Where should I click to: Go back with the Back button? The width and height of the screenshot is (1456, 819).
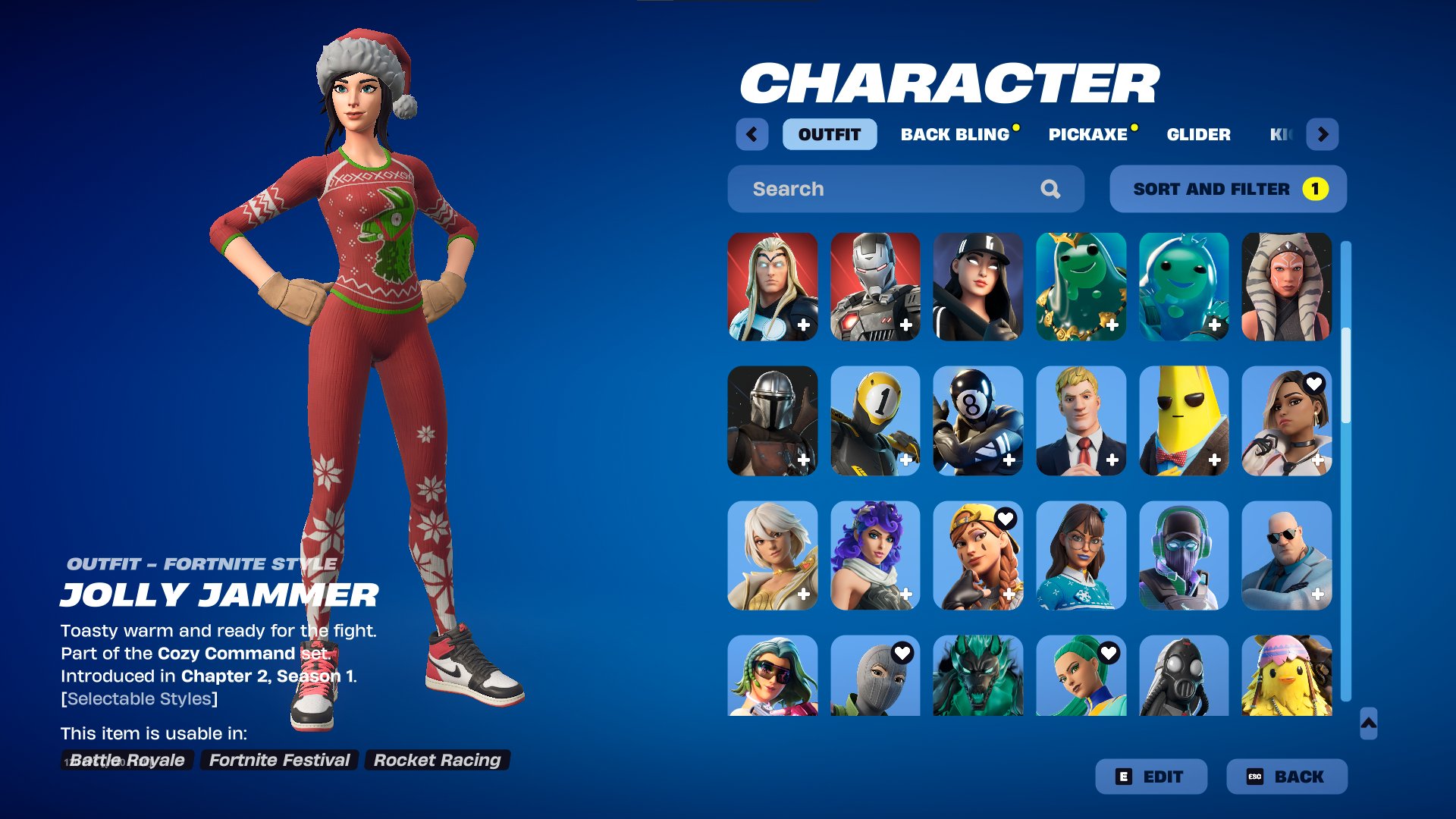[x=1287, y=777]
